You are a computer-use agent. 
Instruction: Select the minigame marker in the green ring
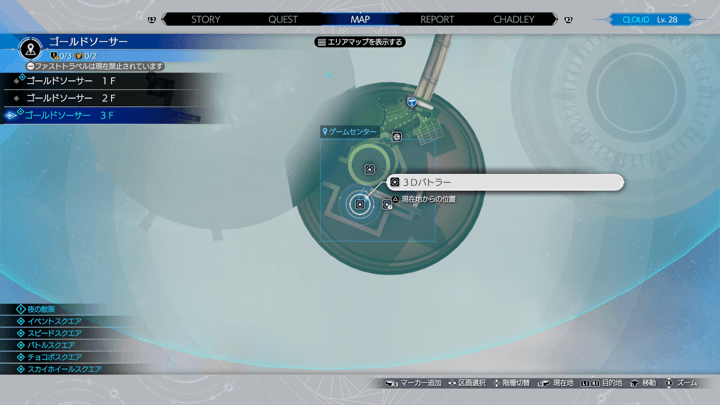click(370, 169)
